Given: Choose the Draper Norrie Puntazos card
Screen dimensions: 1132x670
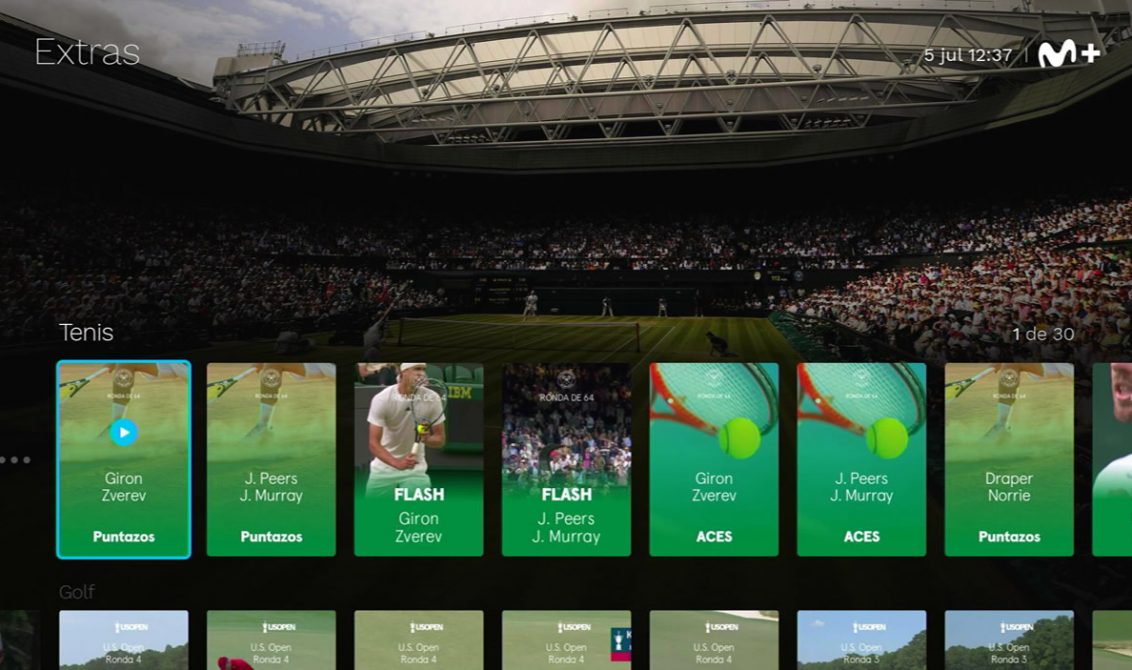Looking at the screenshot, I should tap(1009, 459).
